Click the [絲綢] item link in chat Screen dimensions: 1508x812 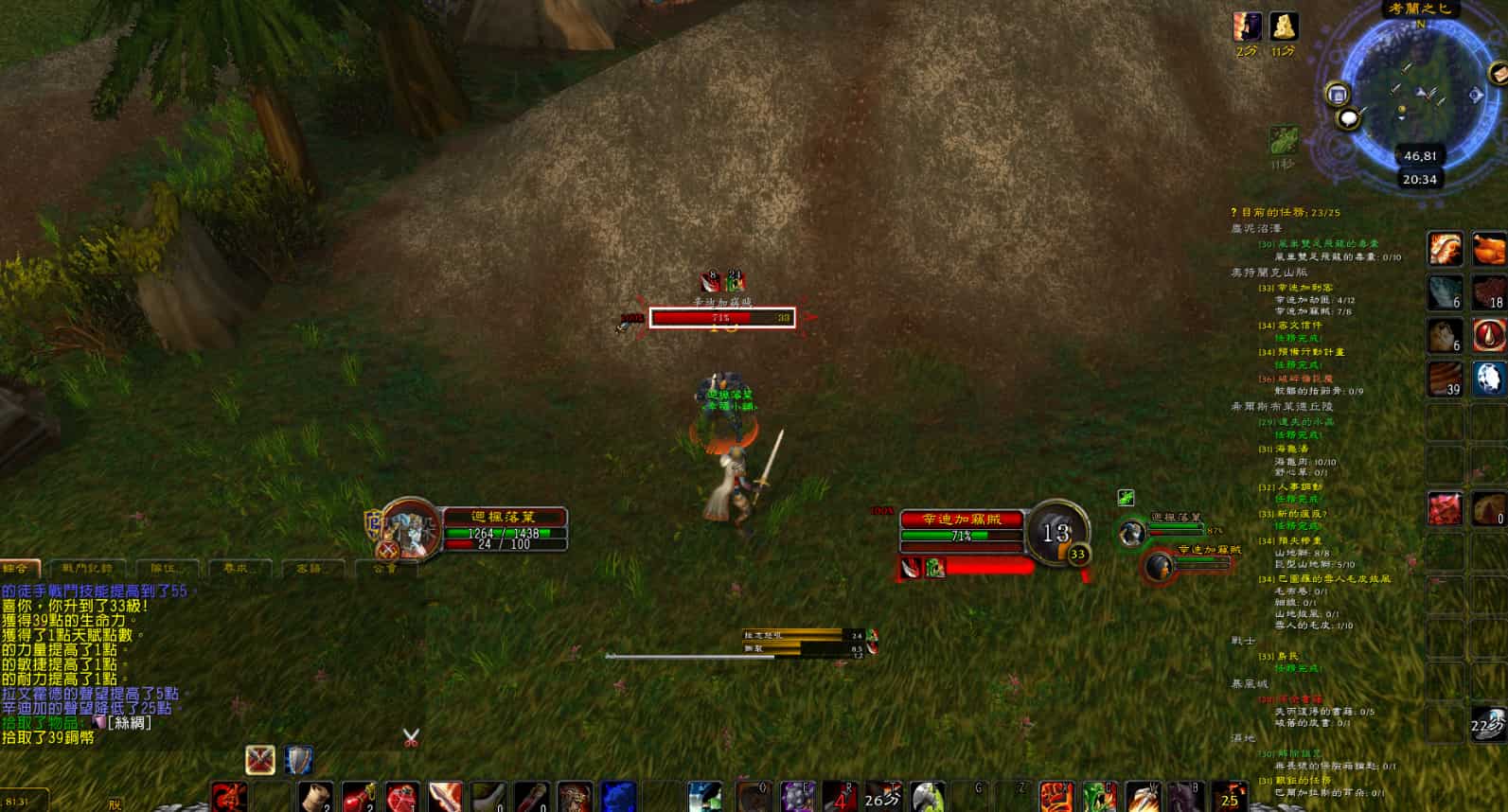click(130, 723)
